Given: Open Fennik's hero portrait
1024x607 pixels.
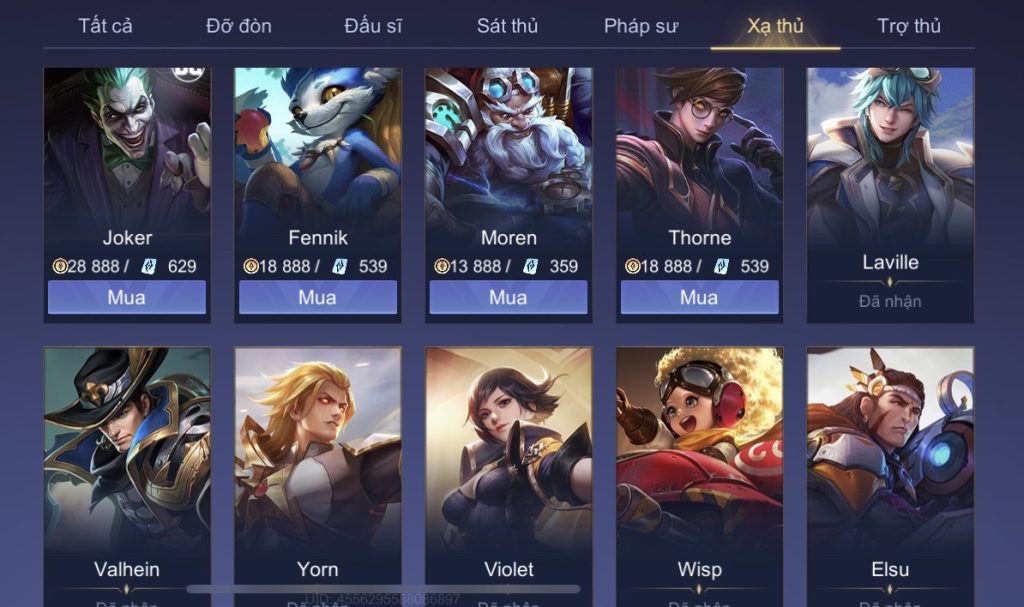Looking at the screenshot, I should click(318, 145).
